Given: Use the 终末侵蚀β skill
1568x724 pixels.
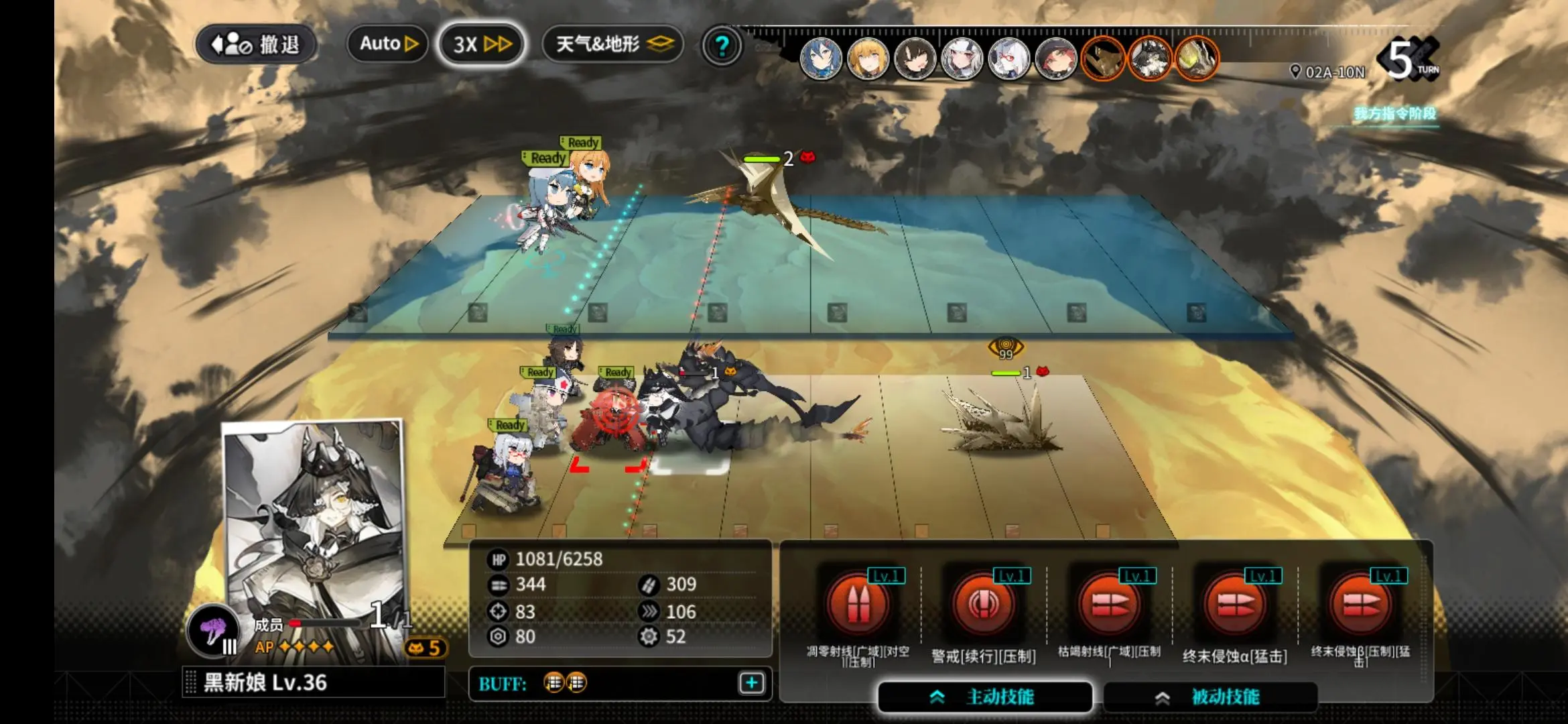Looking at the screenshot, I should pyautogui.click(x=1361, y=605).
